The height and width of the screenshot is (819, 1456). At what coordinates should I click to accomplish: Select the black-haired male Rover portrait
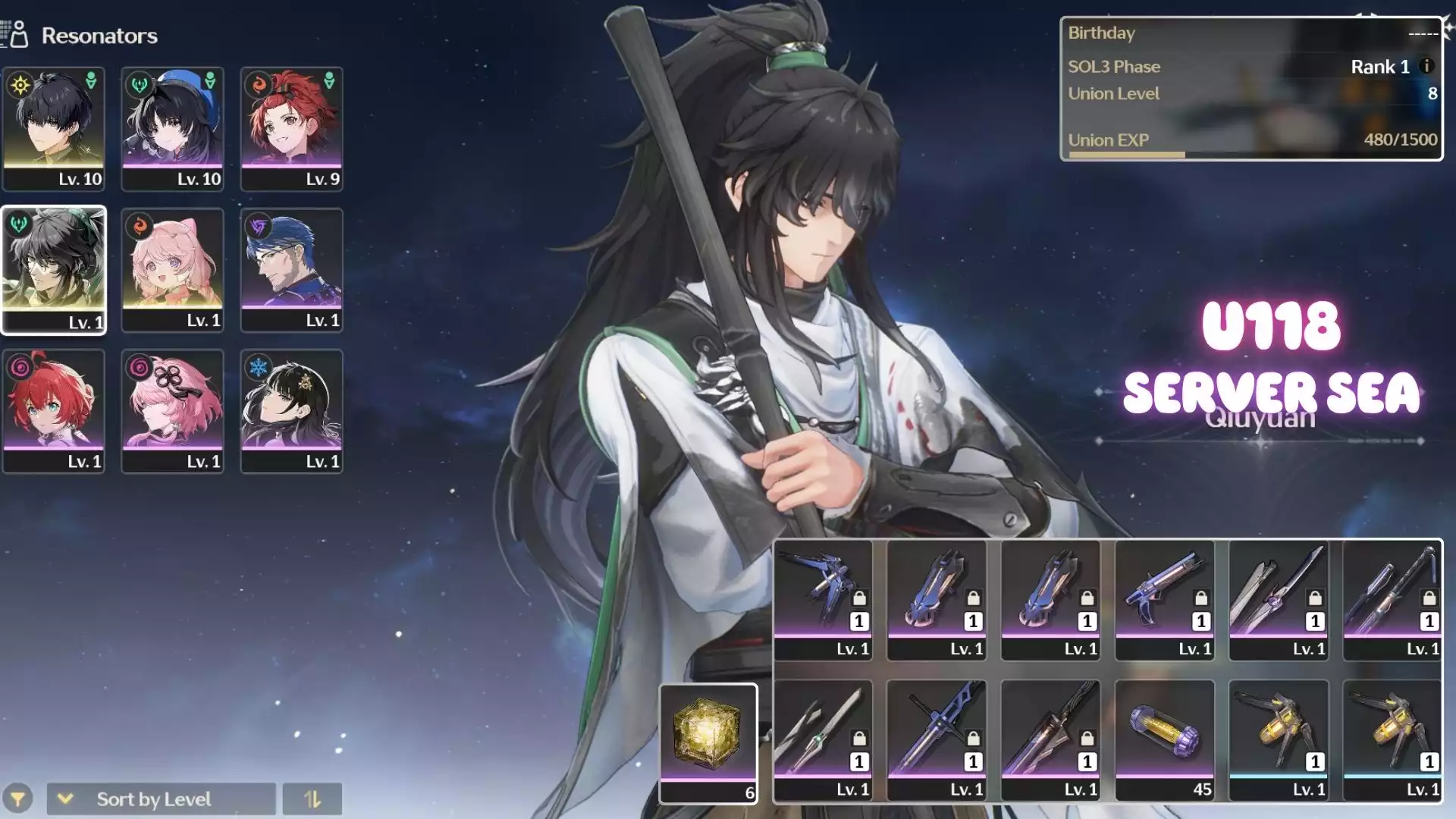(x=53, y=128)
